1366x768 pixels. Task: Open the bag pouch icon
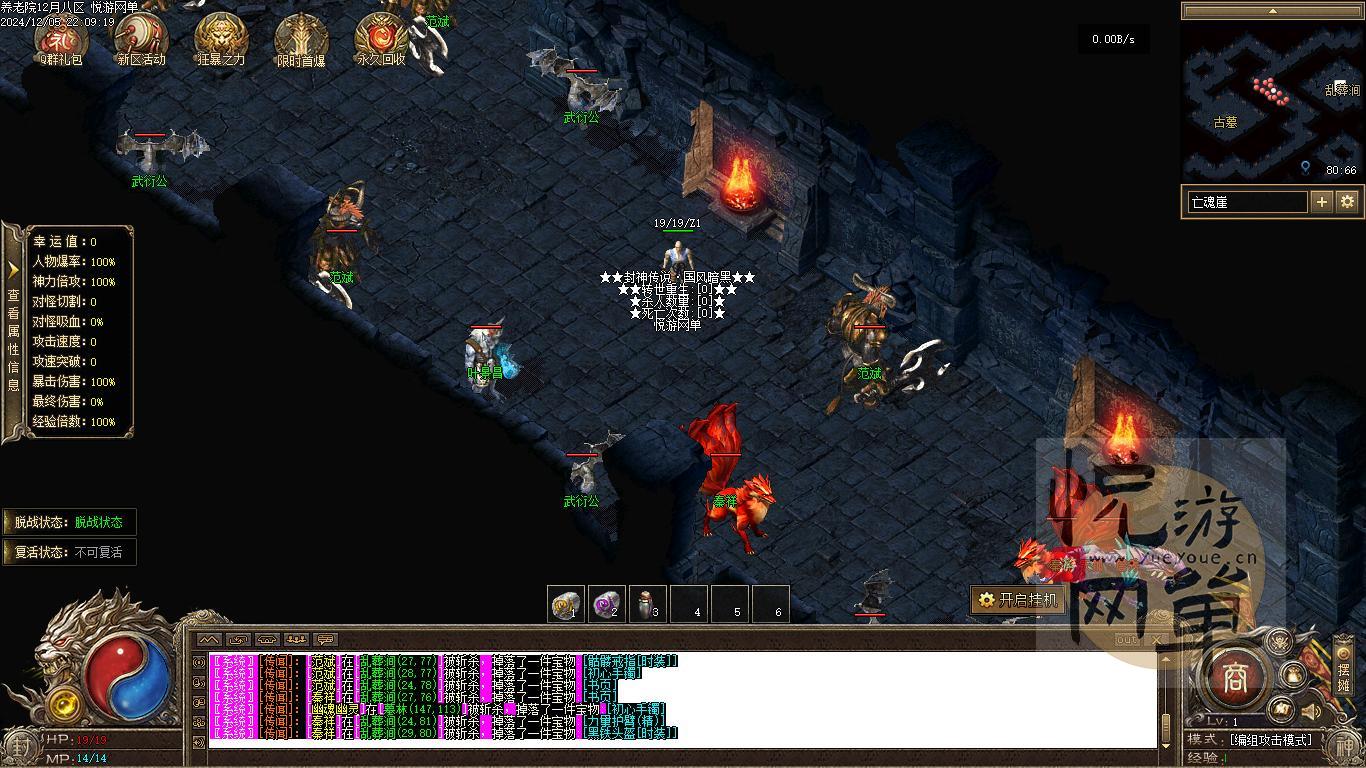point(1294,675)
